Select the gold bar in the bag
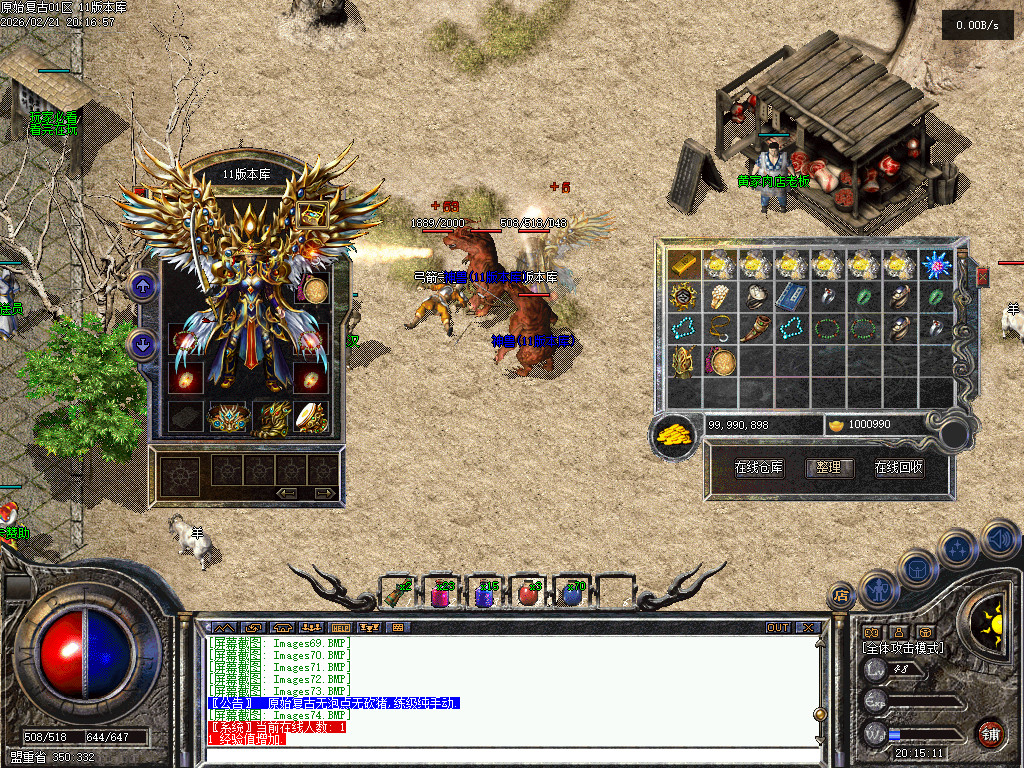The height and width of the screenshot is (768, 1024). click(x=684, y=264)
